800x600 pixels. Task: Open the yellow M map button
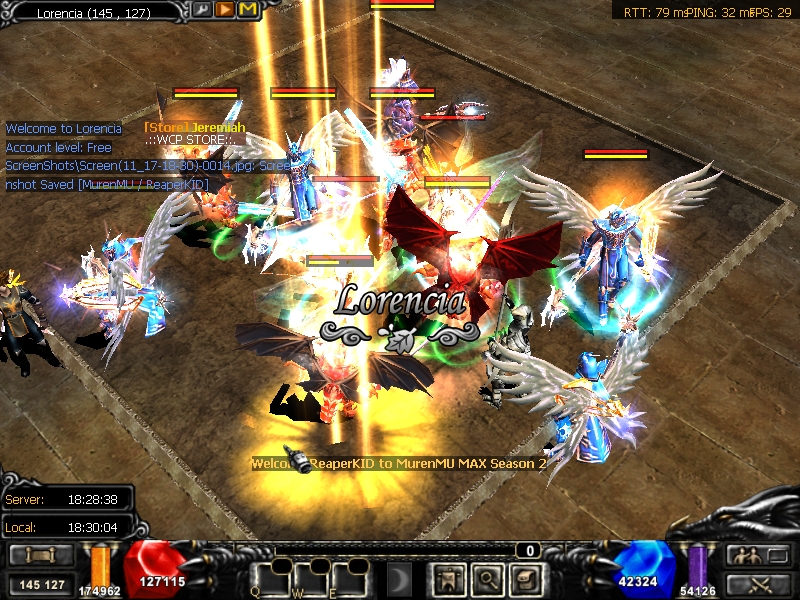[247, 10]
